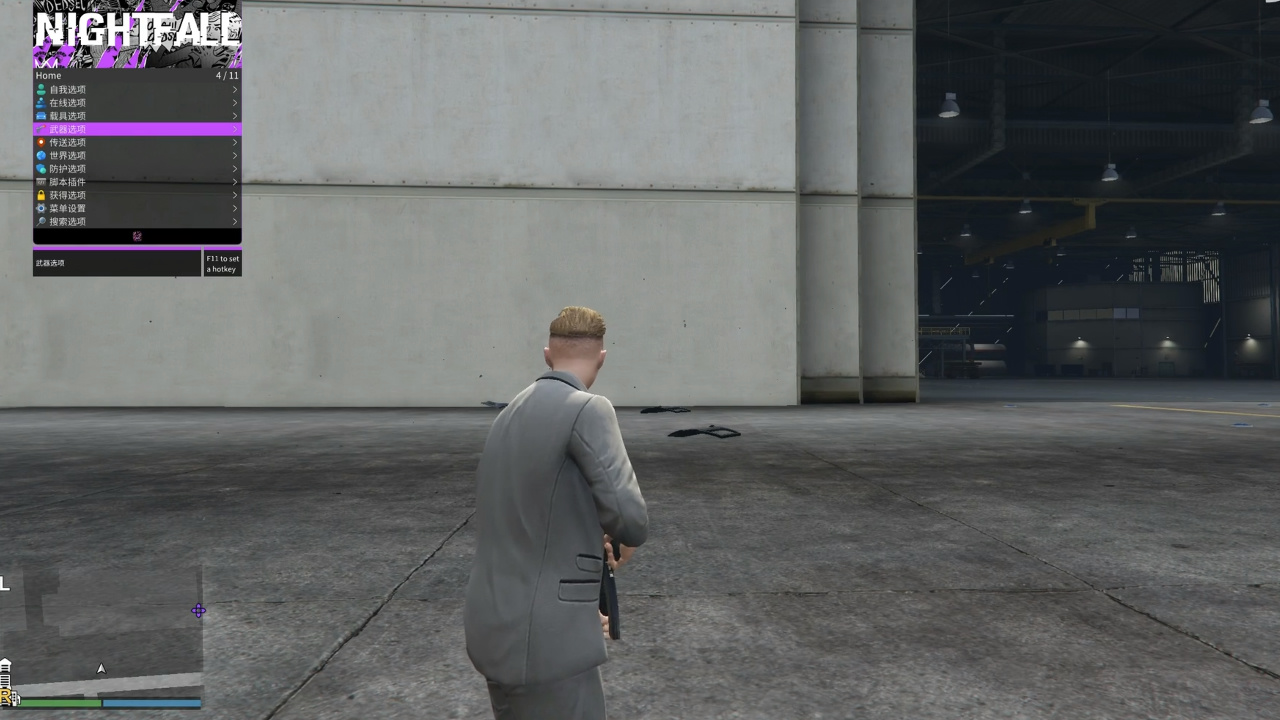The height and width of the screenshot is (720, 1280).
Task: Expand the 菜单设置 submenu chevron
Action: [233, 207]
